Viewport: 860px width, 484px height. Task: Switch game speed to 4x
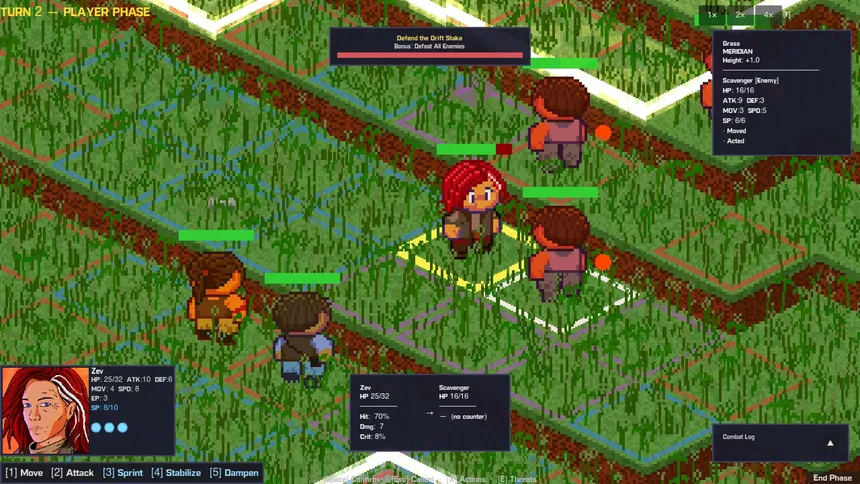(768, 15)
